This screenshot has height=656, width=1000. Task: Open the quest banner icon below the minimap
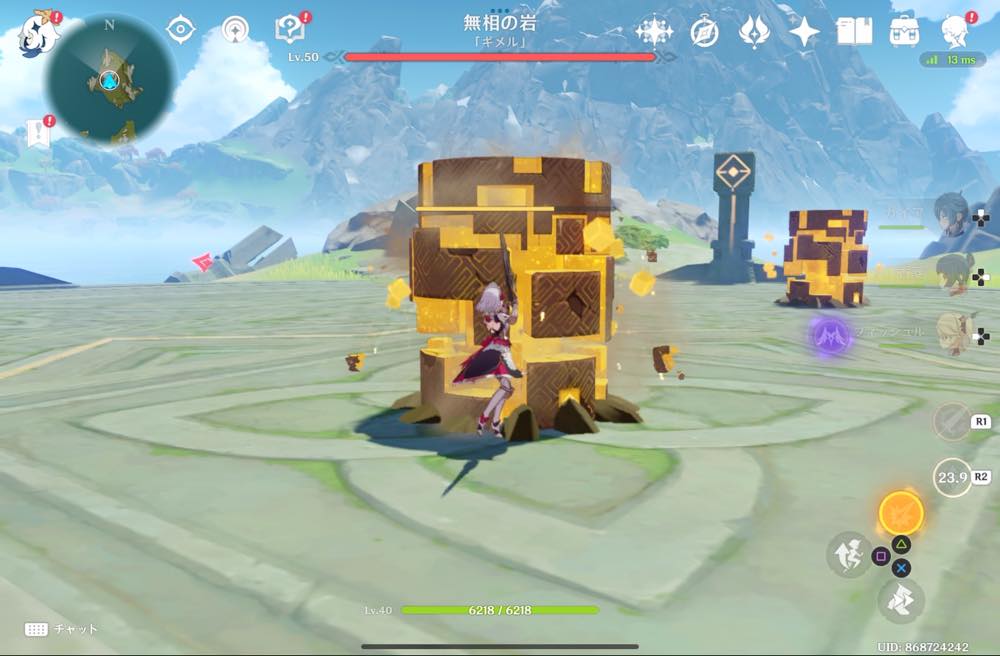[38, 133]
